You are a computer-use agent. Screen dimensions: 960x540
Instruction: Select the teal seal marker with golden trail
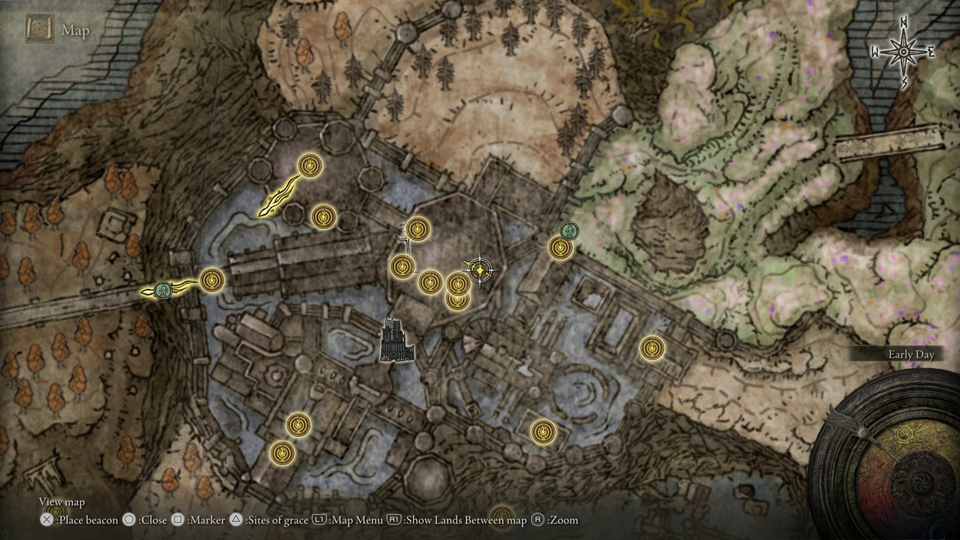(x=162, y=290)
